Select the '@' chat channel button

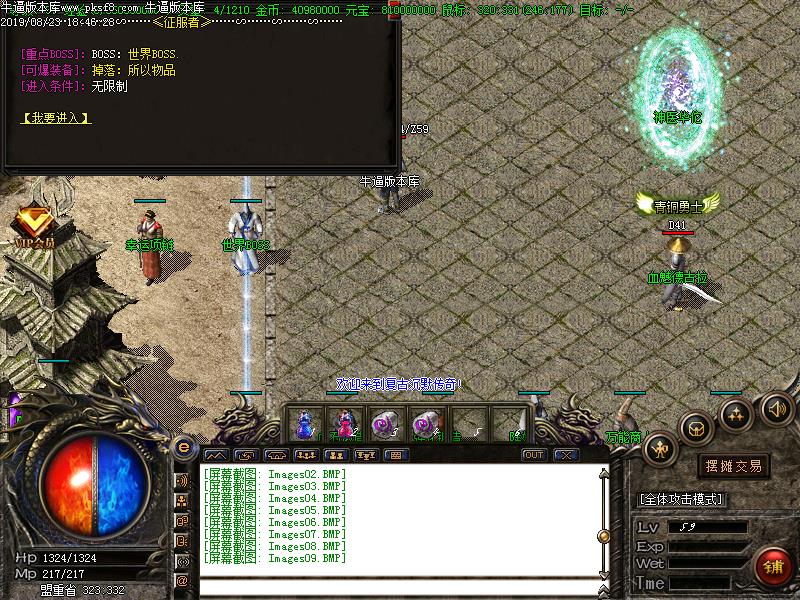(183, 581)
